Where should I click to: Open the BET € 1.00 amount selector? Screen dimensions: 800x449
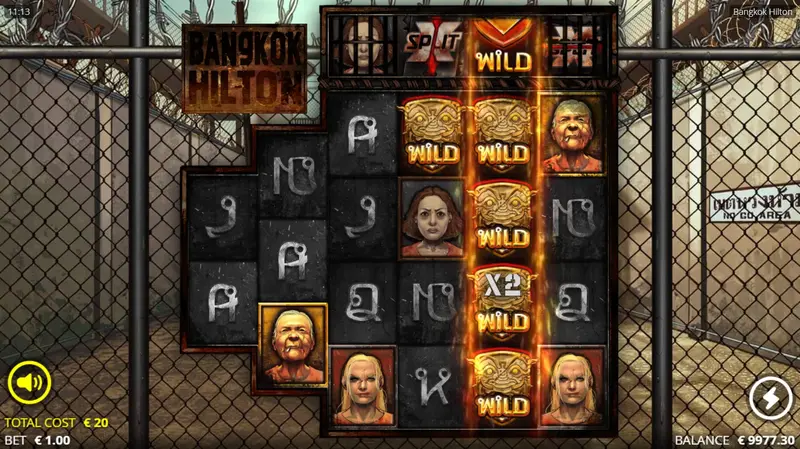coord(38,440)
